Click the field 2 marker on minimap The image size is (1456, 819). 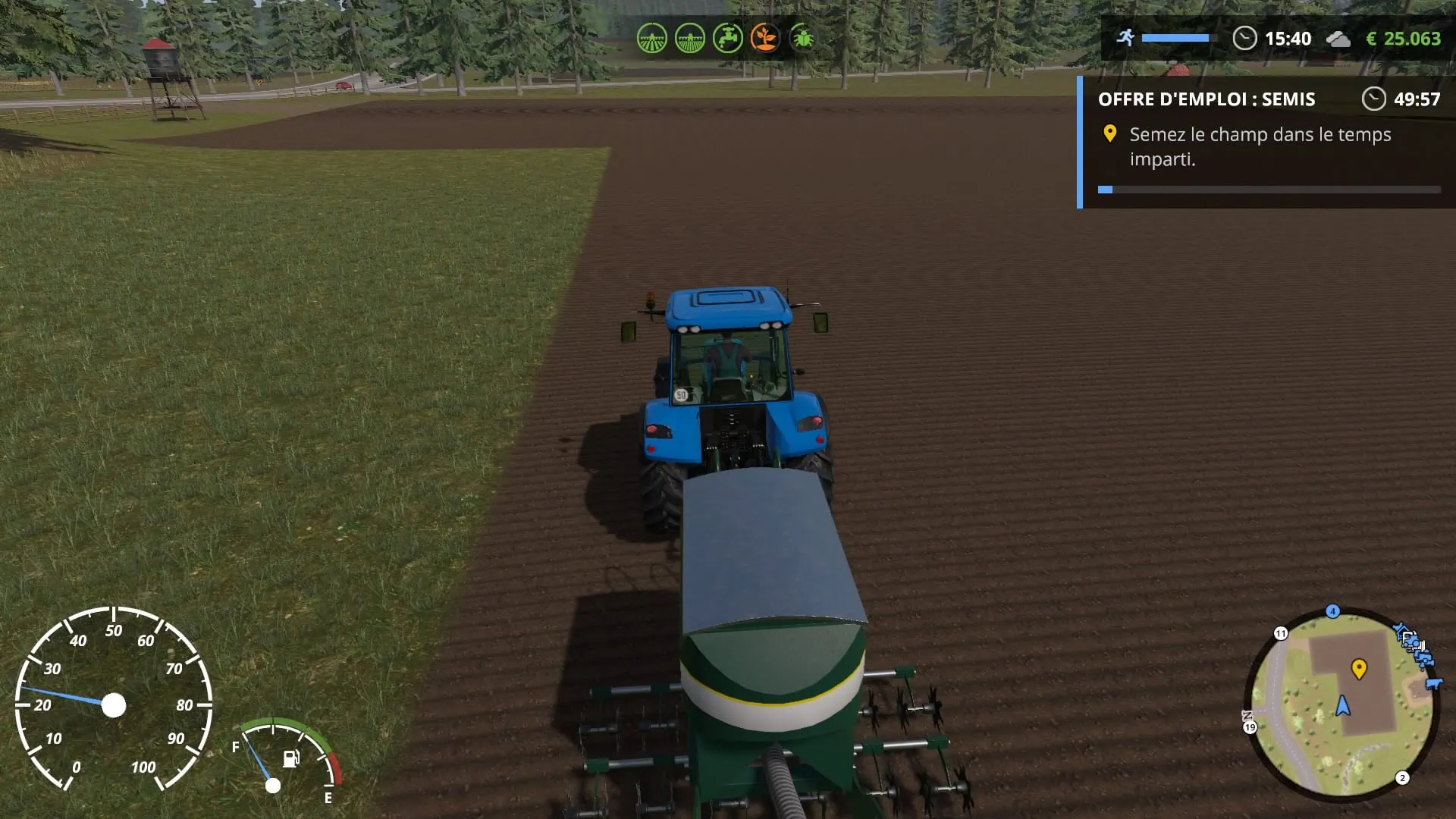coord(1402,778)
